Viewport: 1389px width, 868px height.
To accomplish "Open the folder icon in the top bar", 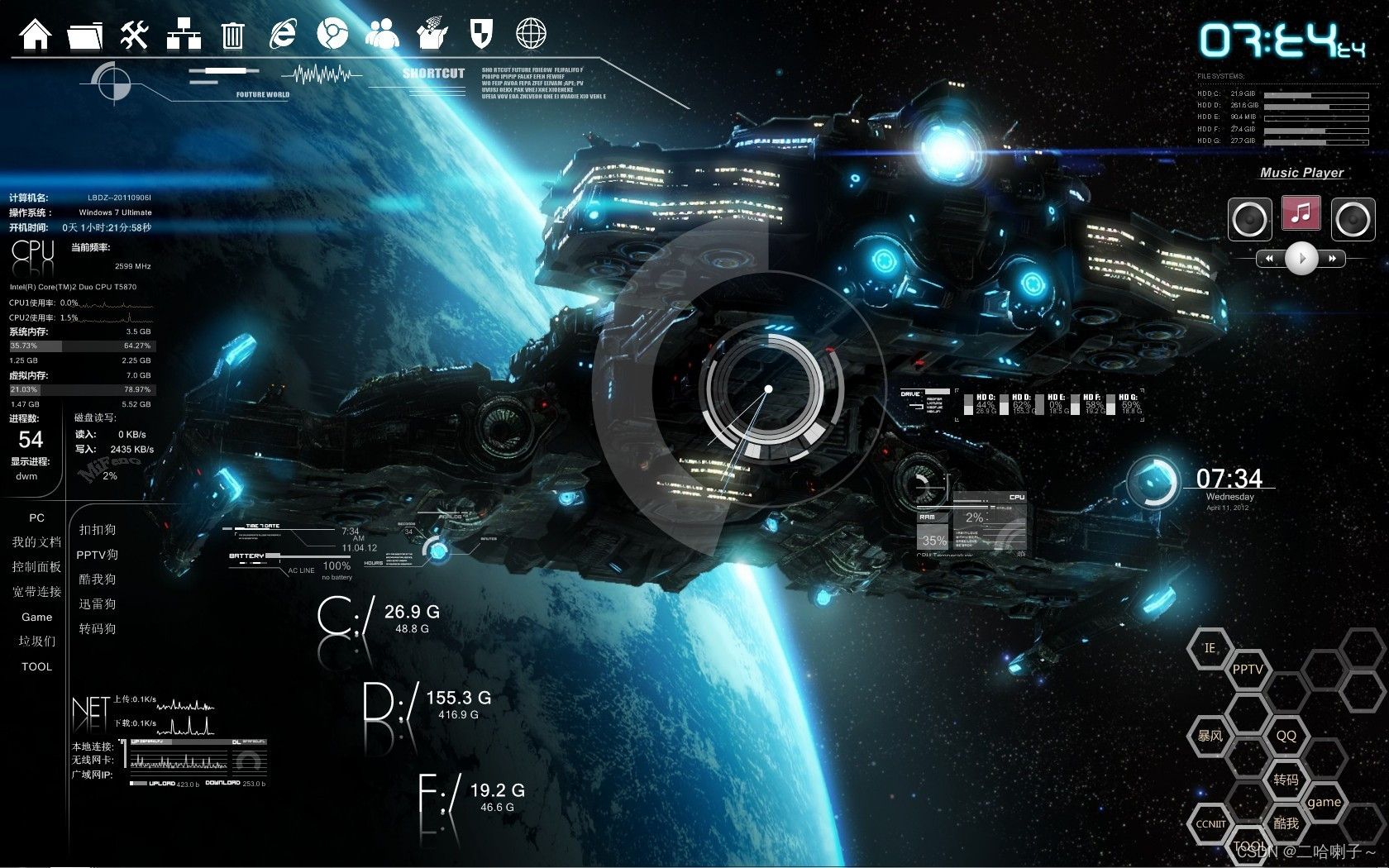I will (x=85, y=36).
